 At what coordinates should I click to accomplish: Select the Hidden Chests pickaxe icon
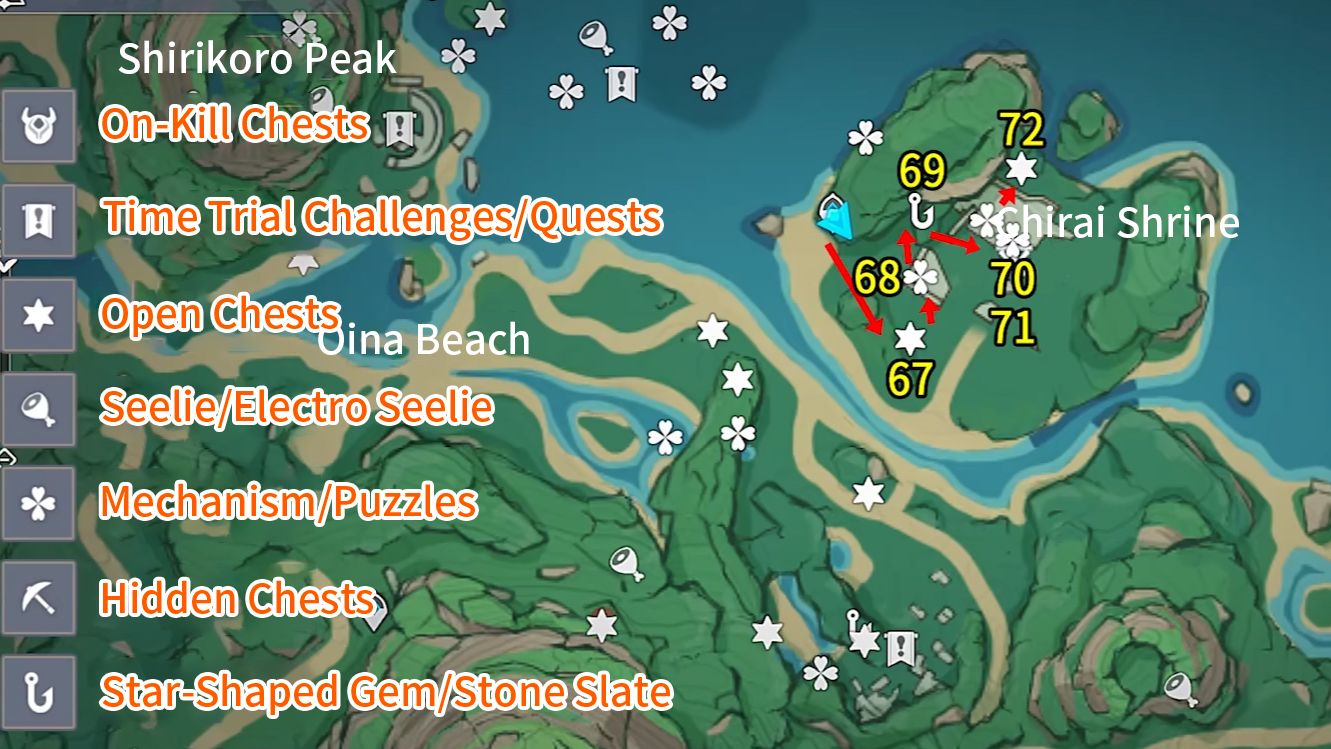coord(39,596)
